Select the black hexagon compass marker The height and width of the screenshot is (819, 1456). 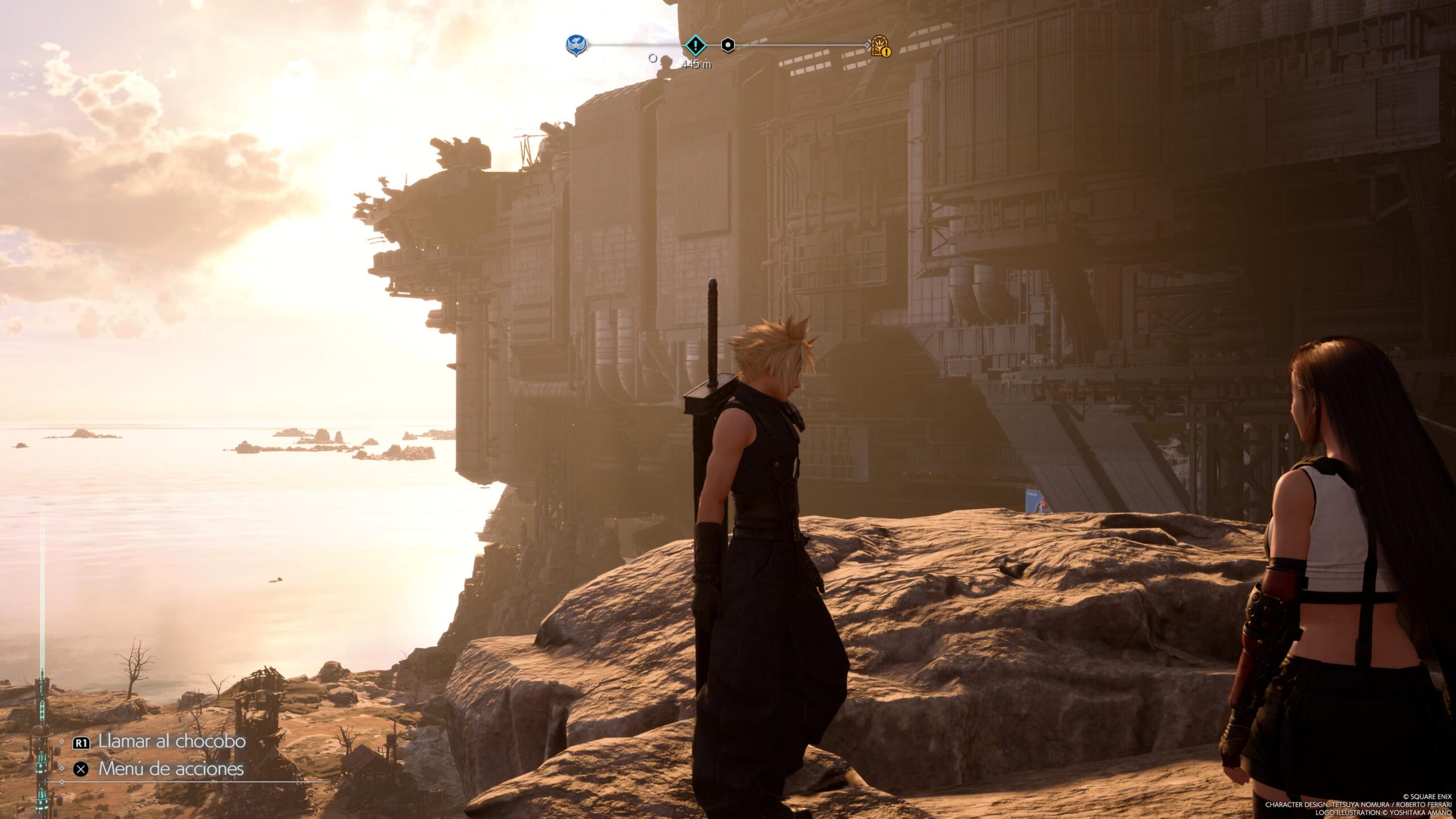click(727, 45)
